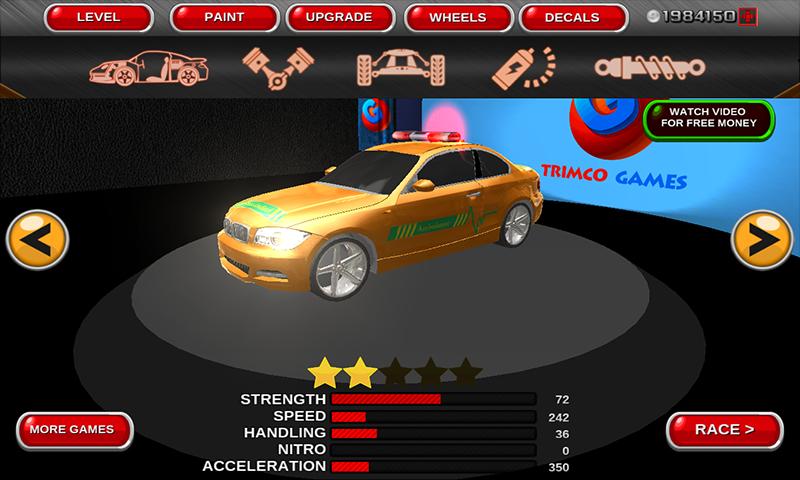The image size is (800, 480).
Task: Open the Wheels tab
Action: 457,18
